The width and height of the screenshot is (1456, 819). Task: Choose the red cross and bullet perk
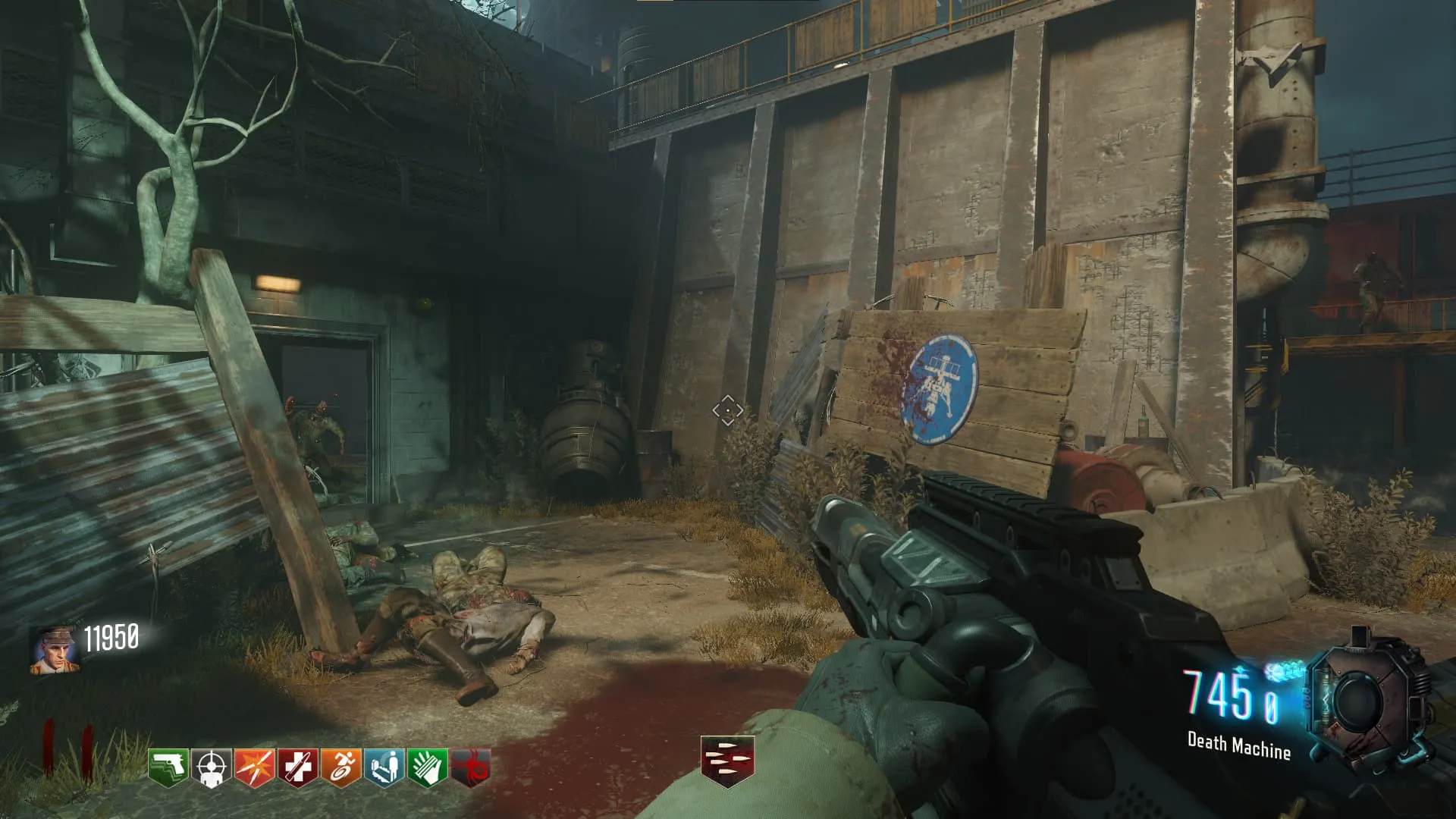coord(298,767)
